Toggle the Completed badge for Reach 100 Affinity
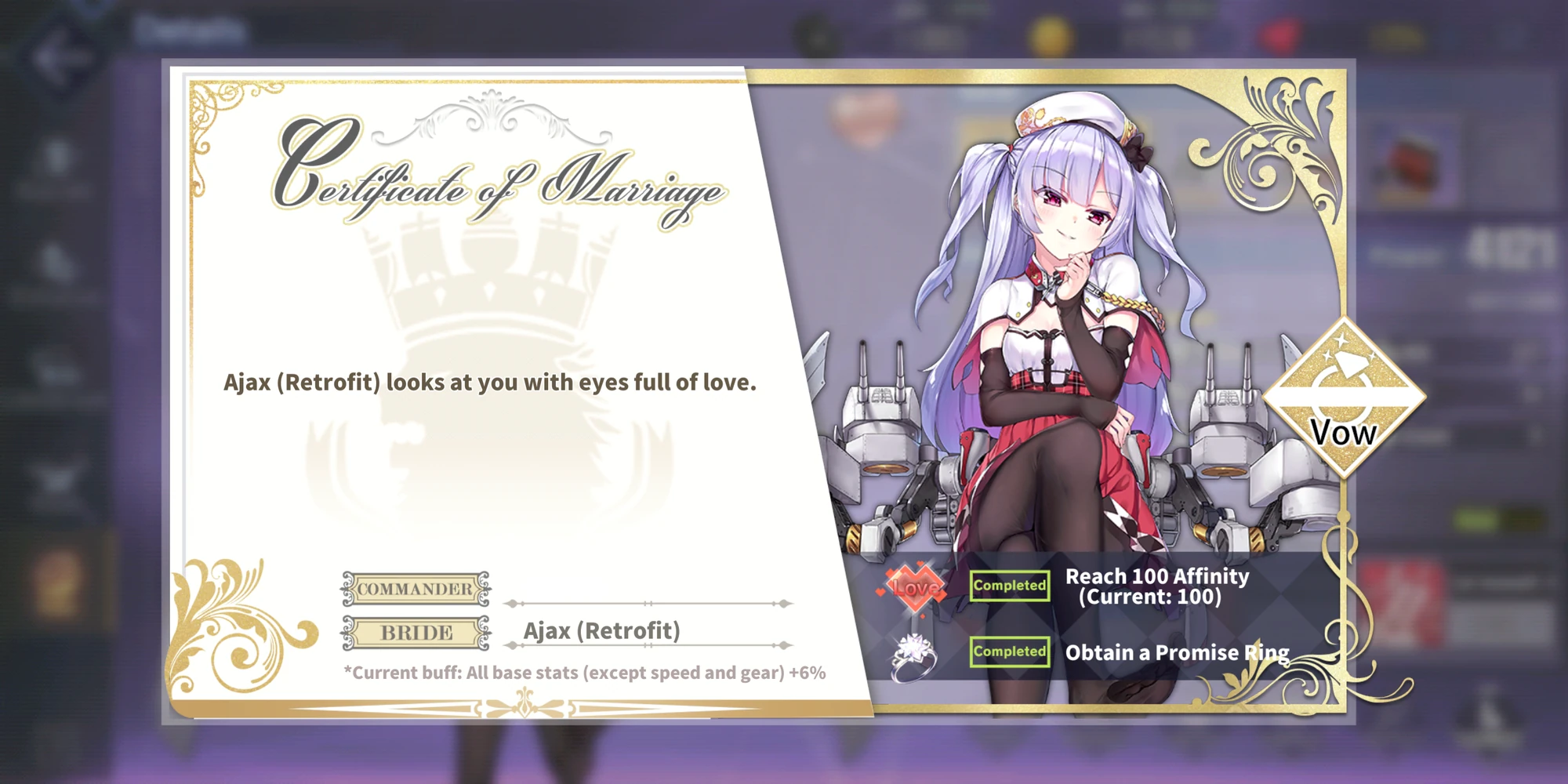 [x=1009, y=586]
